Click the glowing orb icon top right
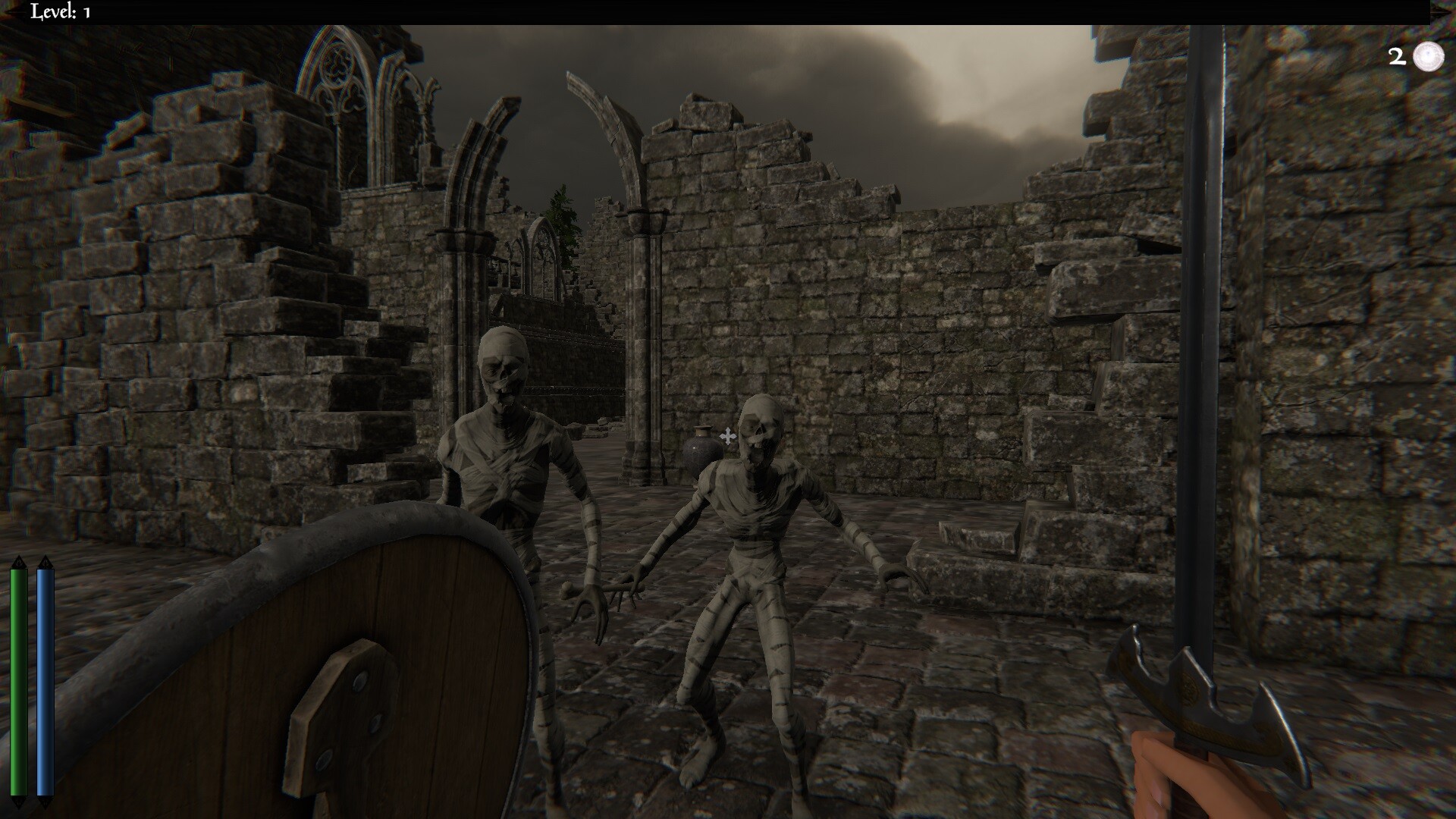The image size is (1456, 819). click(x=1428, y=55)
